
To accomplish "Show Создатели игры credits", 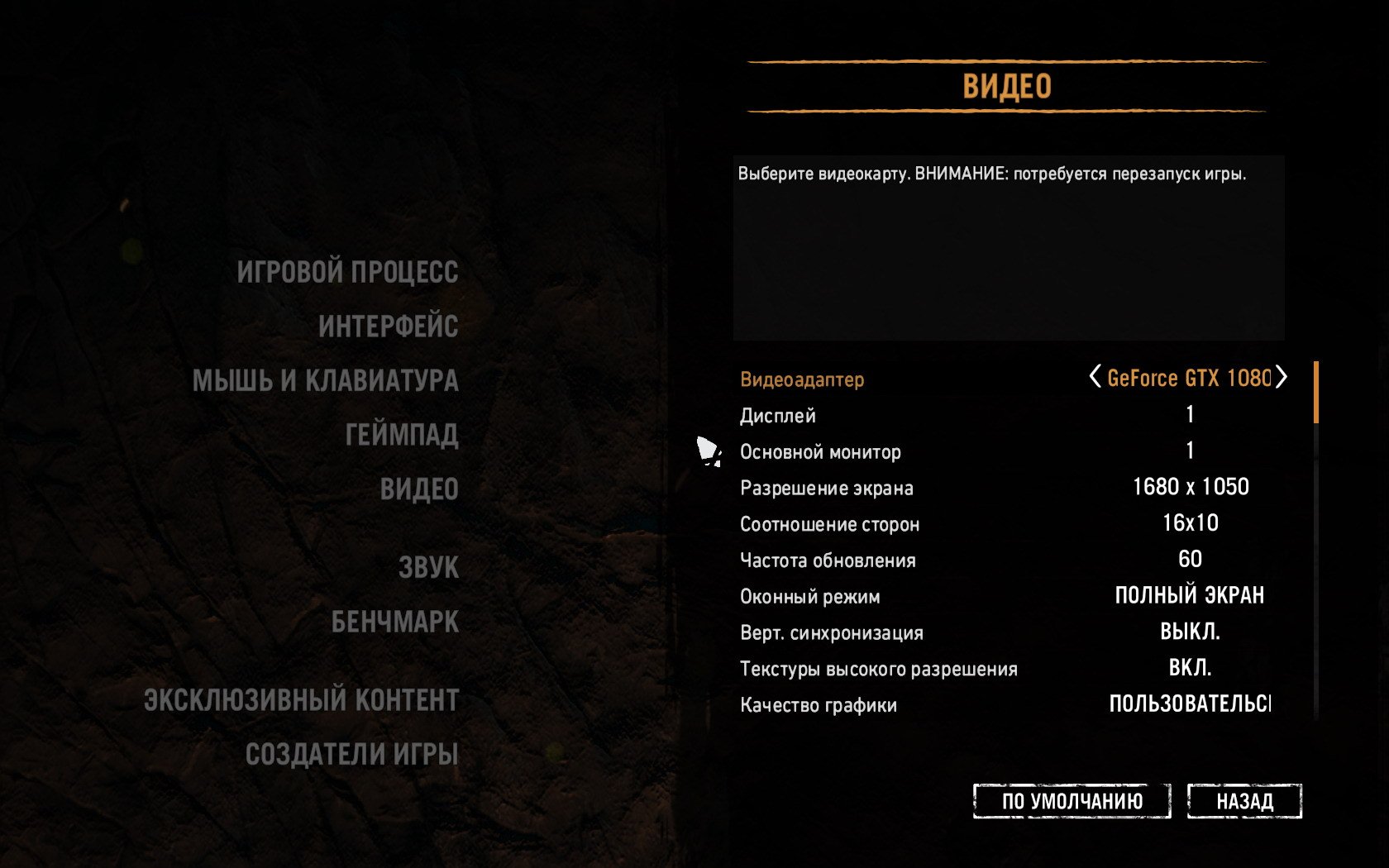I will pyautogui.click(x=351, y=754).
